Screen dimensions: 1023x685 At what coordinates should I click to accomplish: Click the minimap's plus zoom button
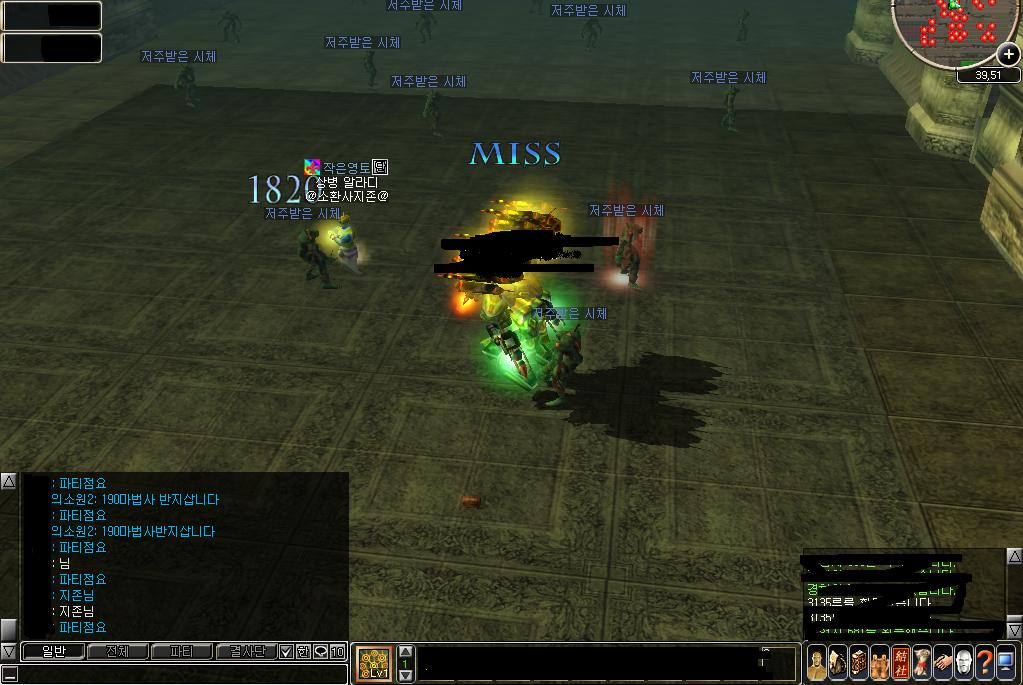pos(1007,55)
